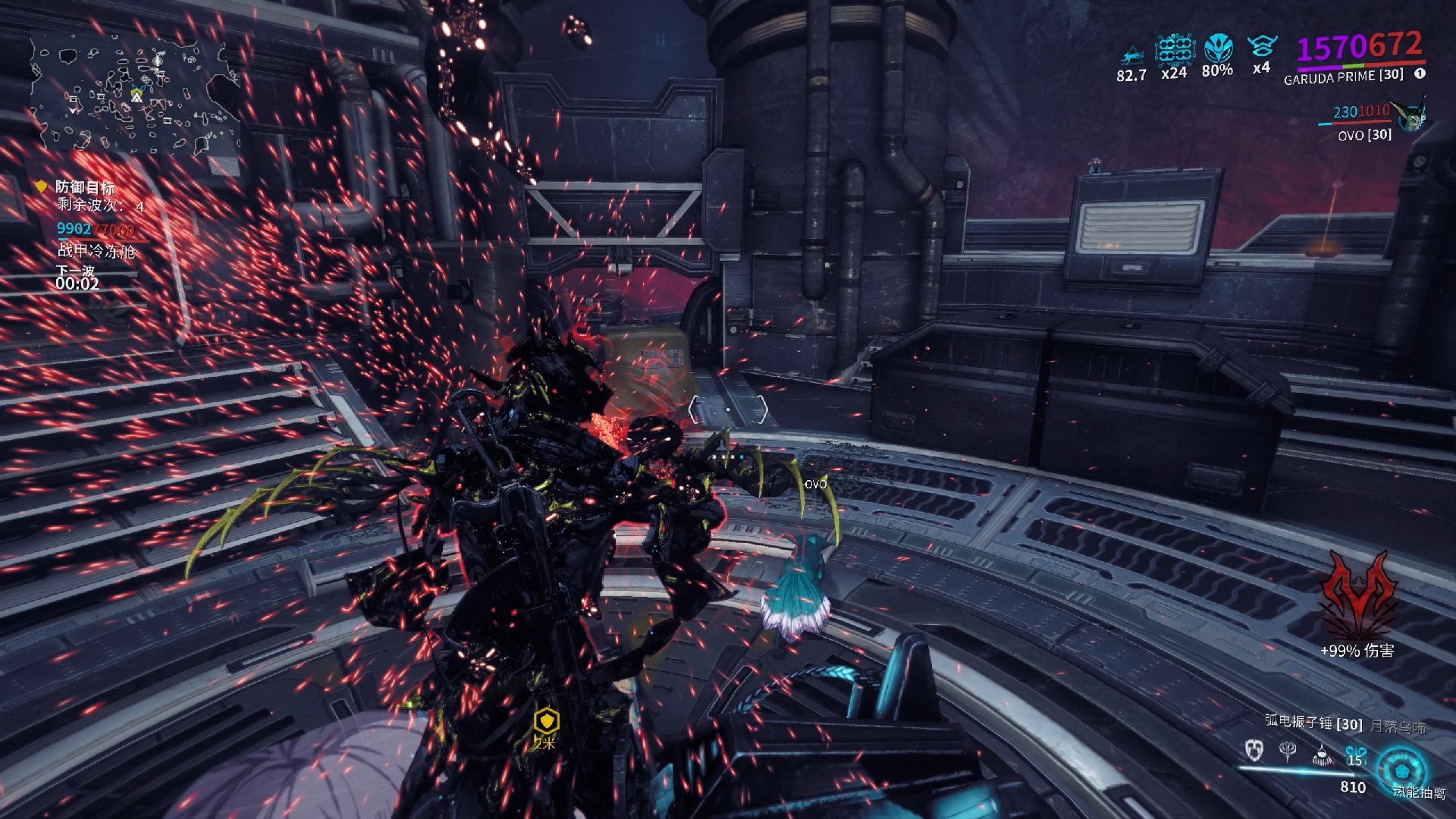Click the glowing 热能抽离 circular icon

(1401, 770)
